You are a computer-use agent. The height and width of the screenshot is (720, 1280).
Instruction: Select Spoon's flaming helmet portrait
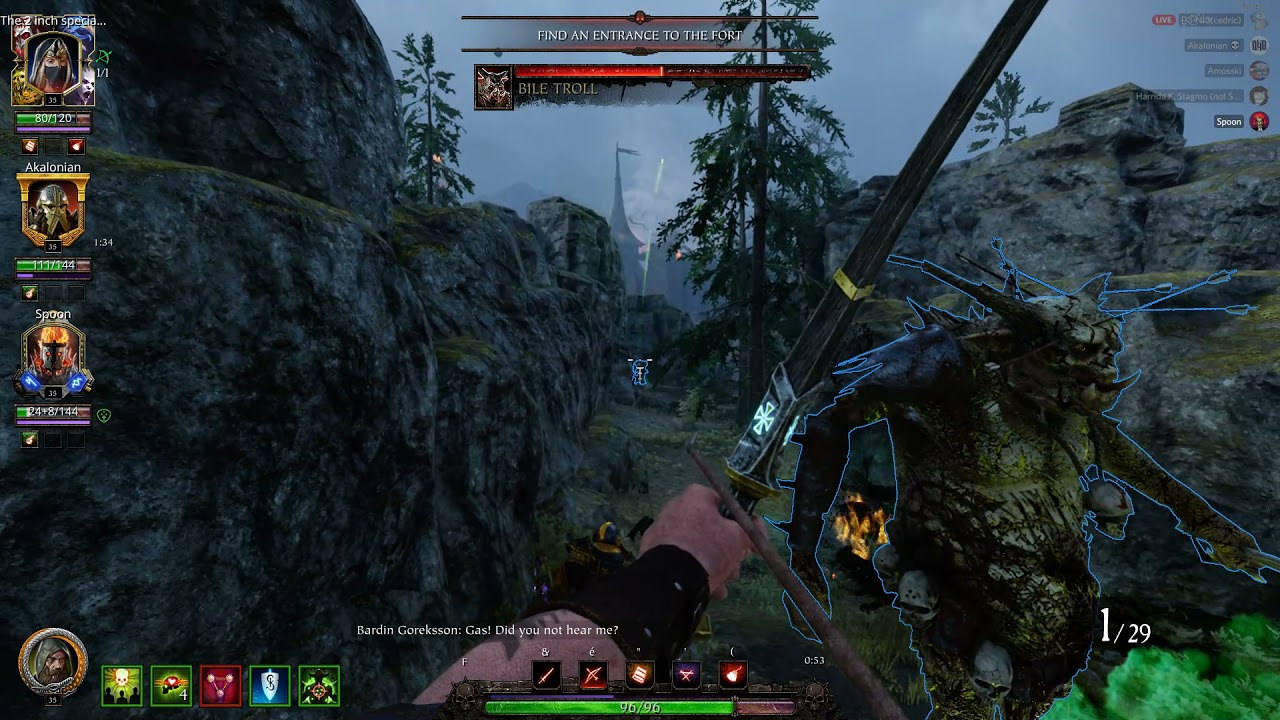coord(52,357)
